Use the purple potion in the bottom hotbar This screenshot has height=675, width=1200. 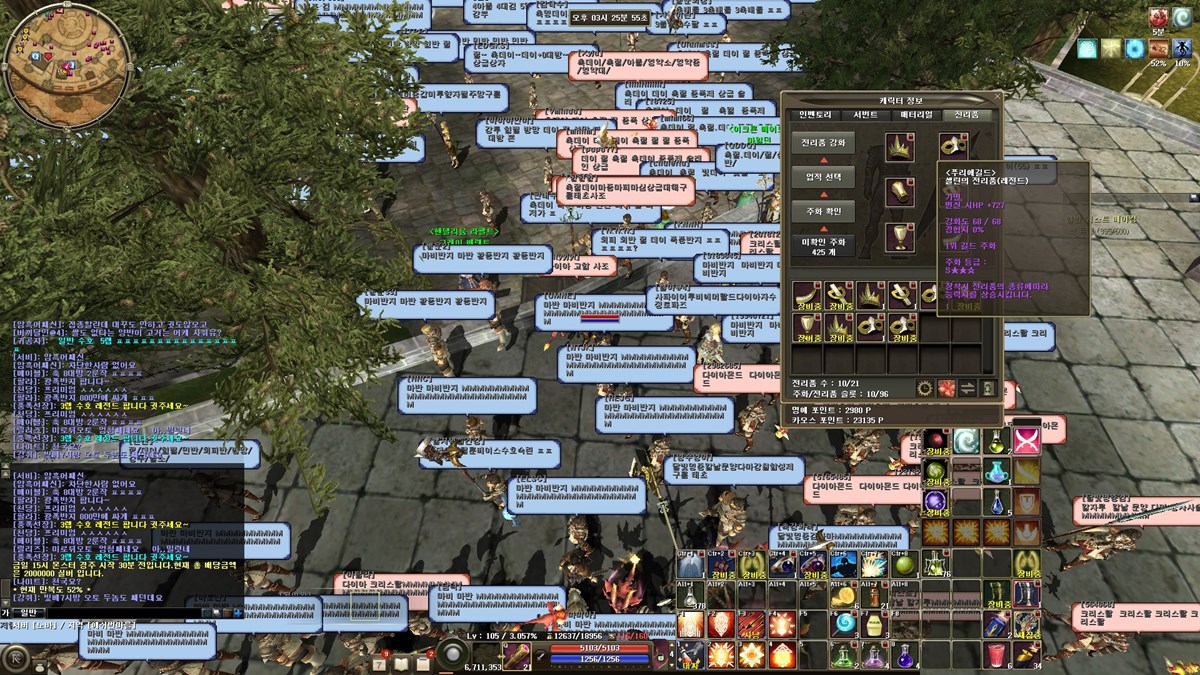905,656
